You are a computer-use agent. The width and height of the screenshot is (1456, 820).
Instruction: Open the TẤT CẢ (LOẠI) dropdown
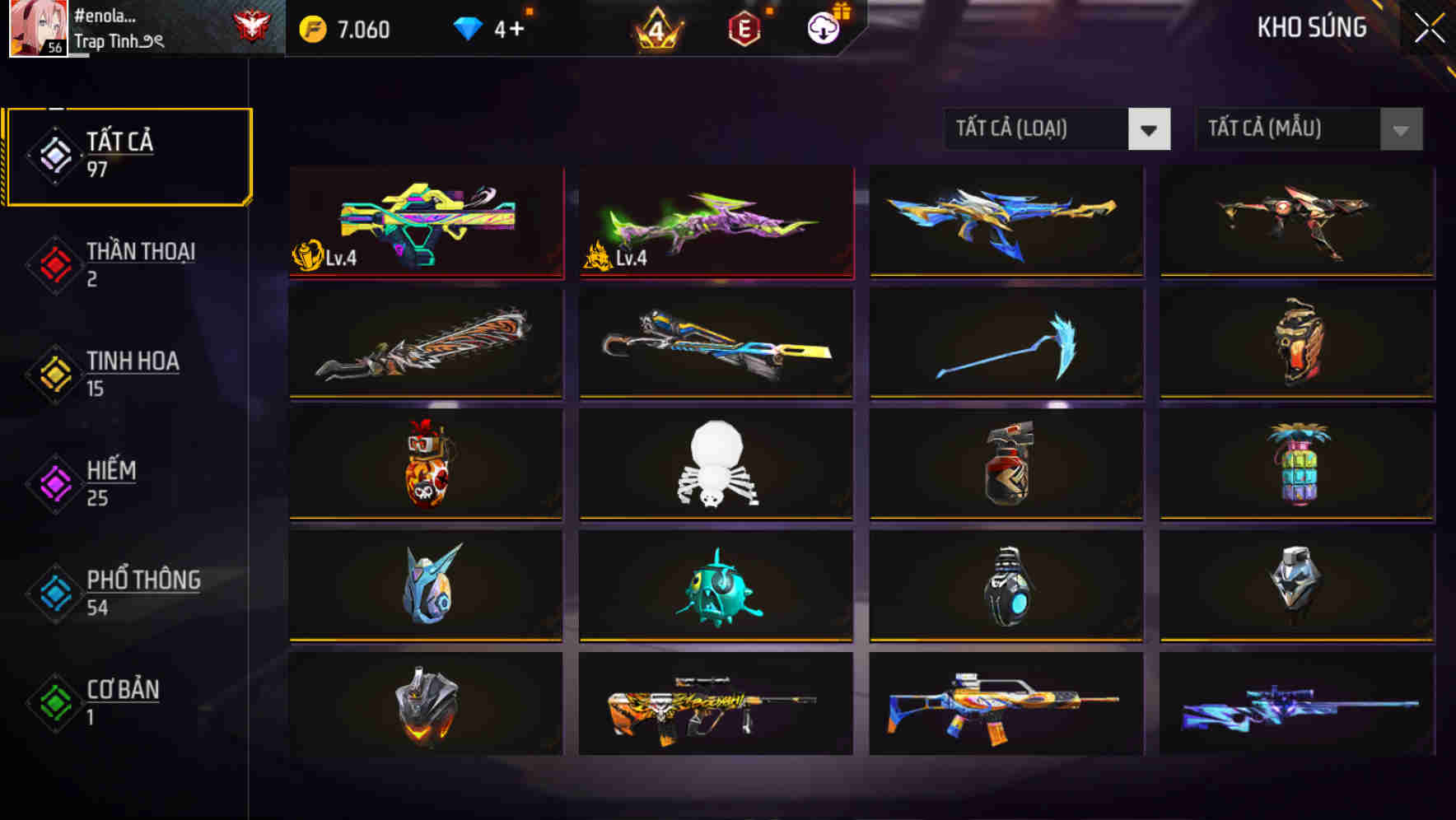tap(1057, 129)
